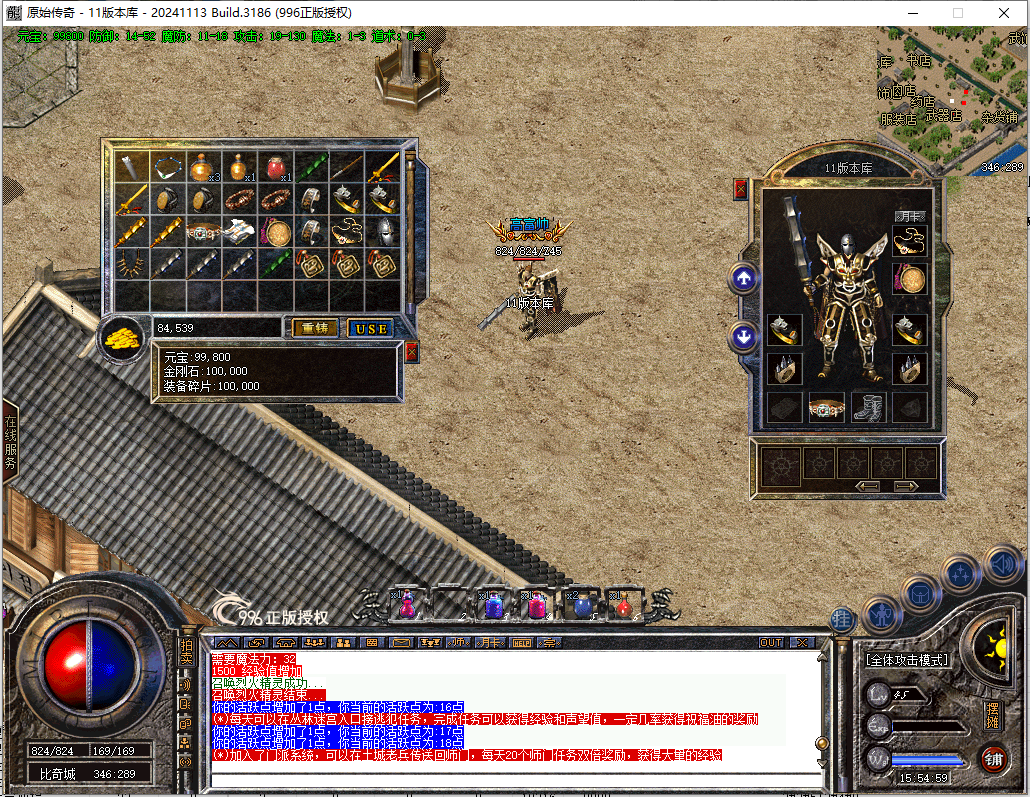The width and height of the screenshot is (1030, 797).
Task: Click the up arrow on the character panel
Action: (x=743, y=279)
